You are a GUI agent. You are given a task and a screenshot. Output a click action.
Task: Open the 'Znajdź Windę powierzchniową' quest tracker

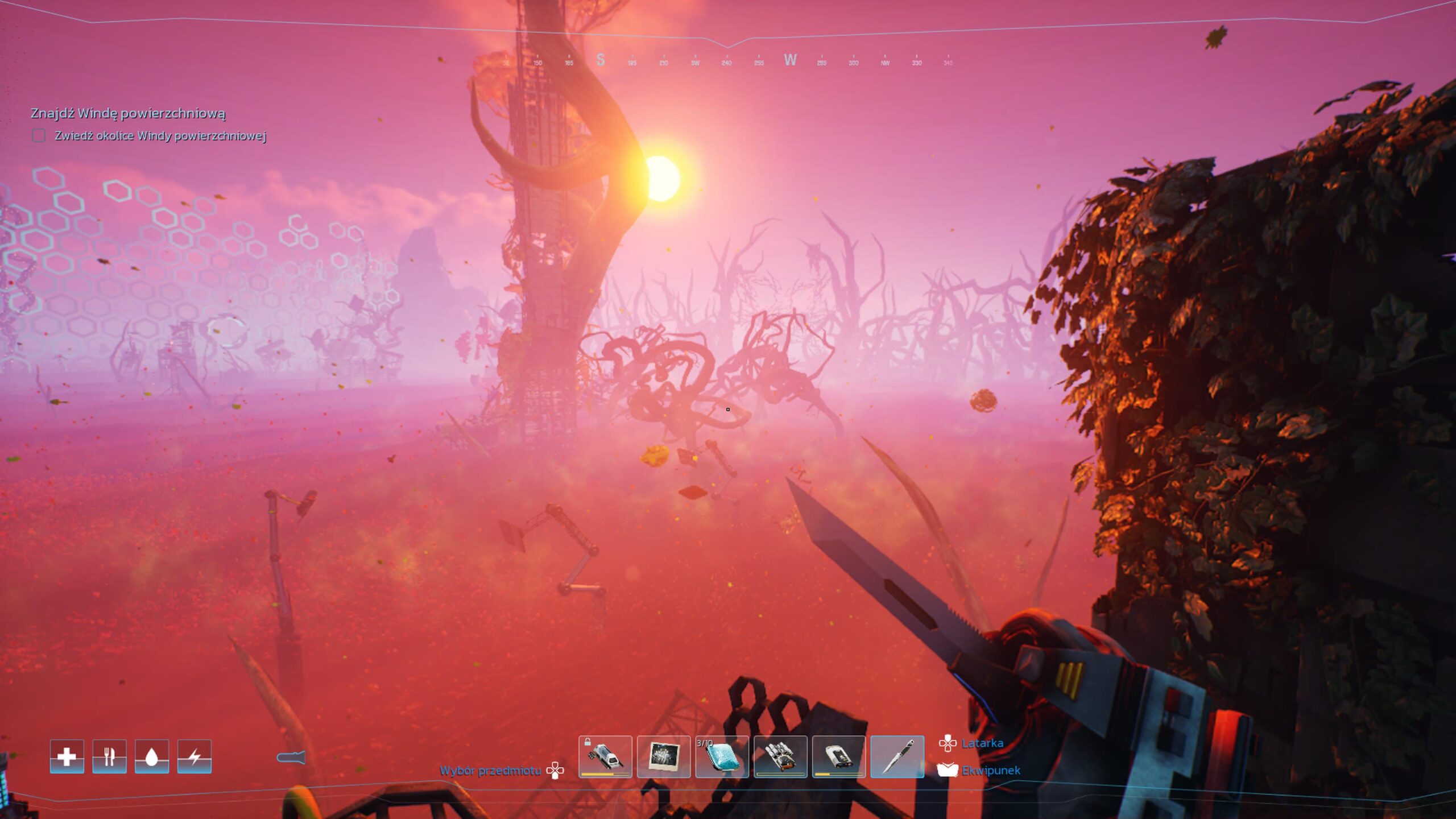128,113
